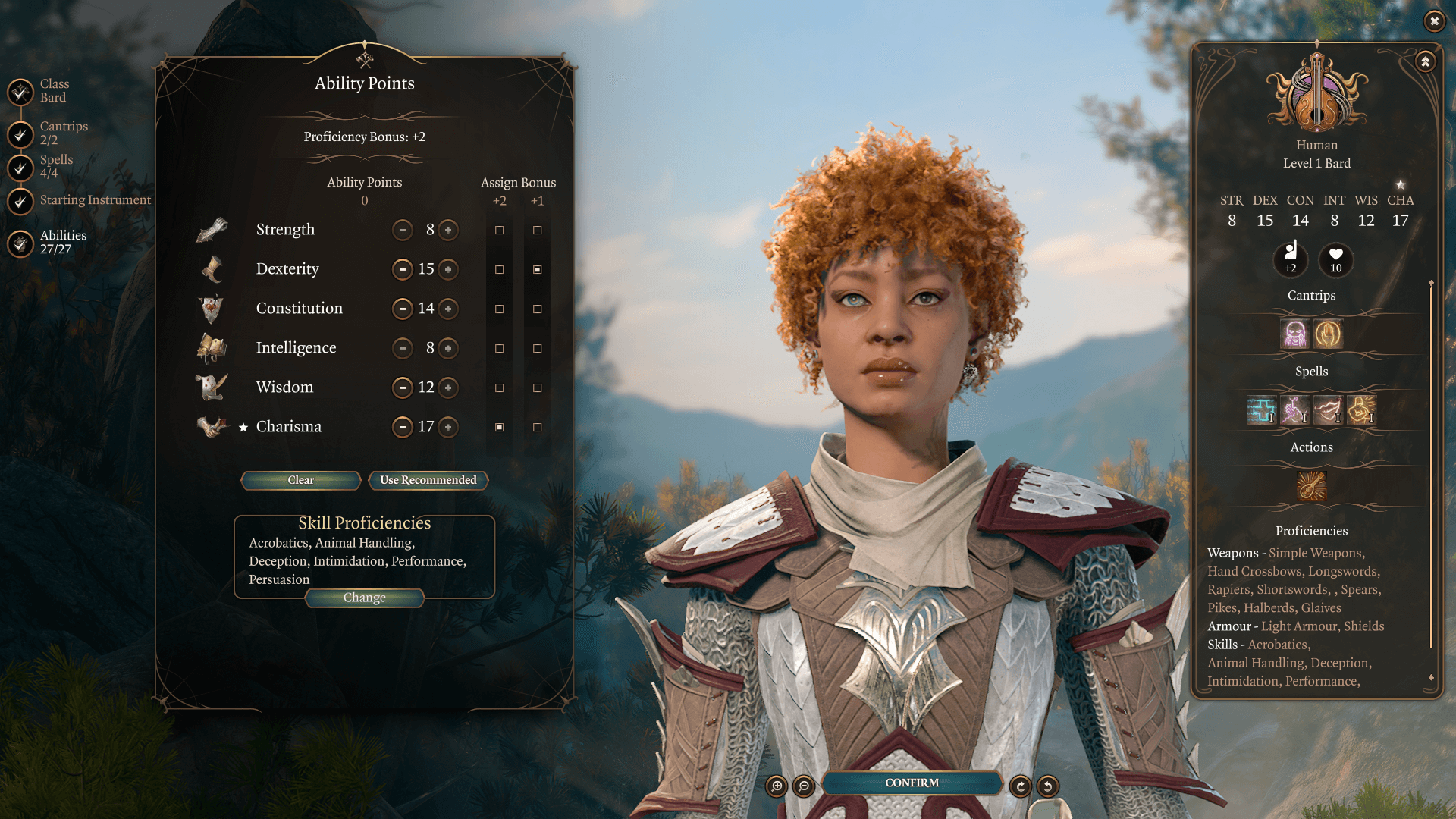Collapse the character summary panel with the chevron
The height and width of the screenshot is (819, 1456).
1424,61
